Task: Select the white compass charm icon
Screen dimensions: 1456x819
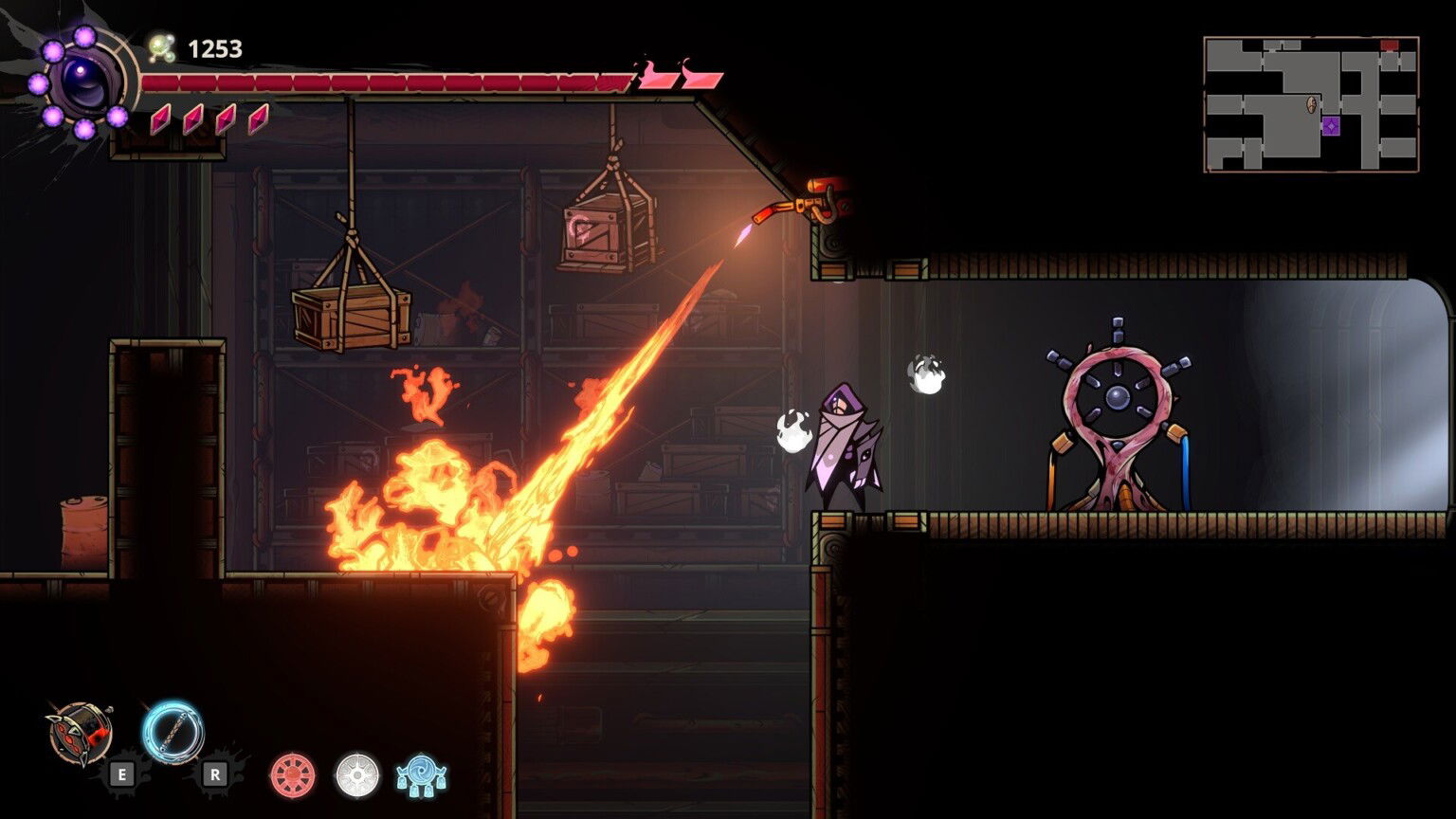Action: tap(357, 774)
